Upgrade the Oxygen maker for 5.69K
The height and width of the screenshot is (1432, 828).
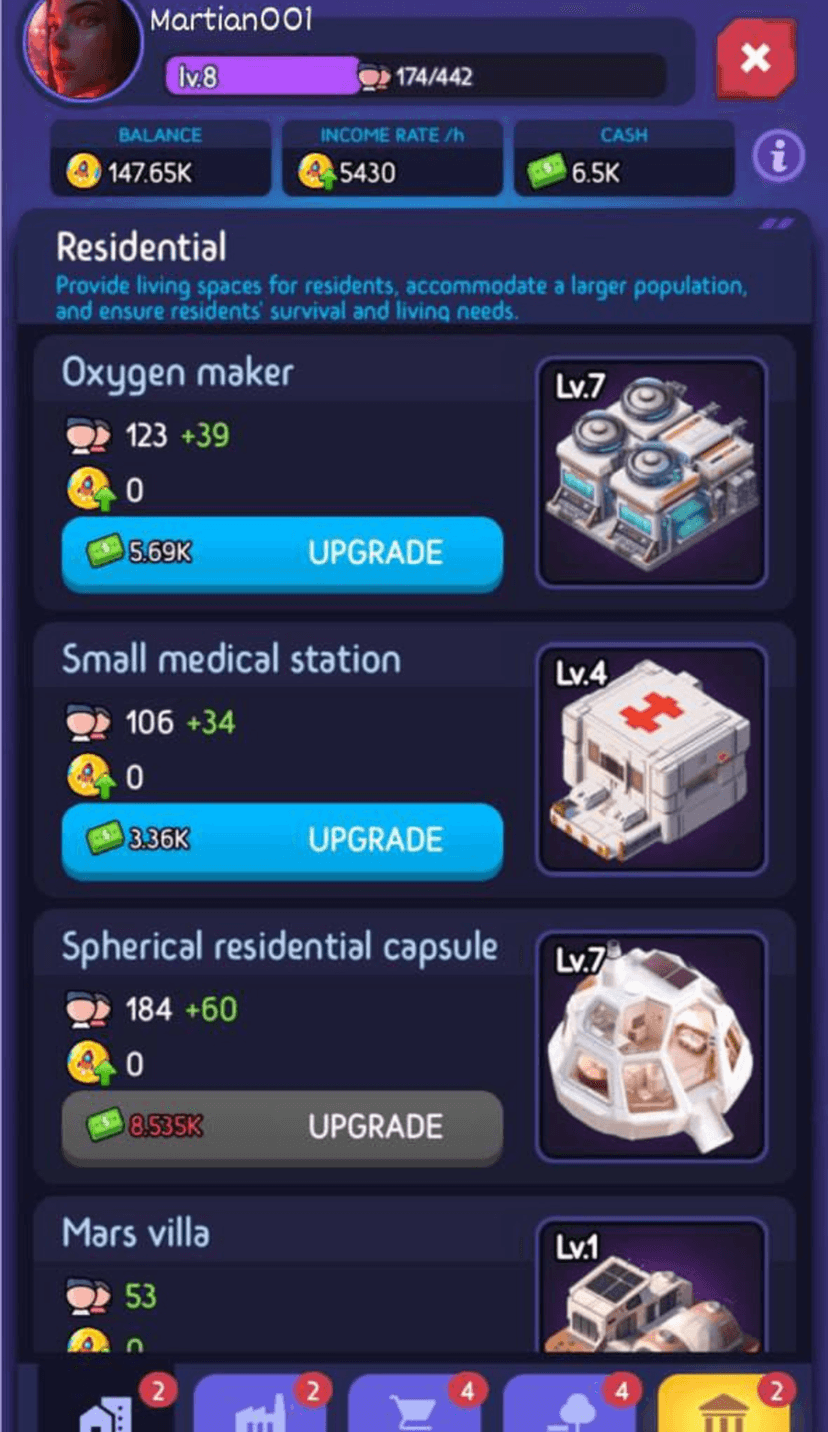pos(282,553)
